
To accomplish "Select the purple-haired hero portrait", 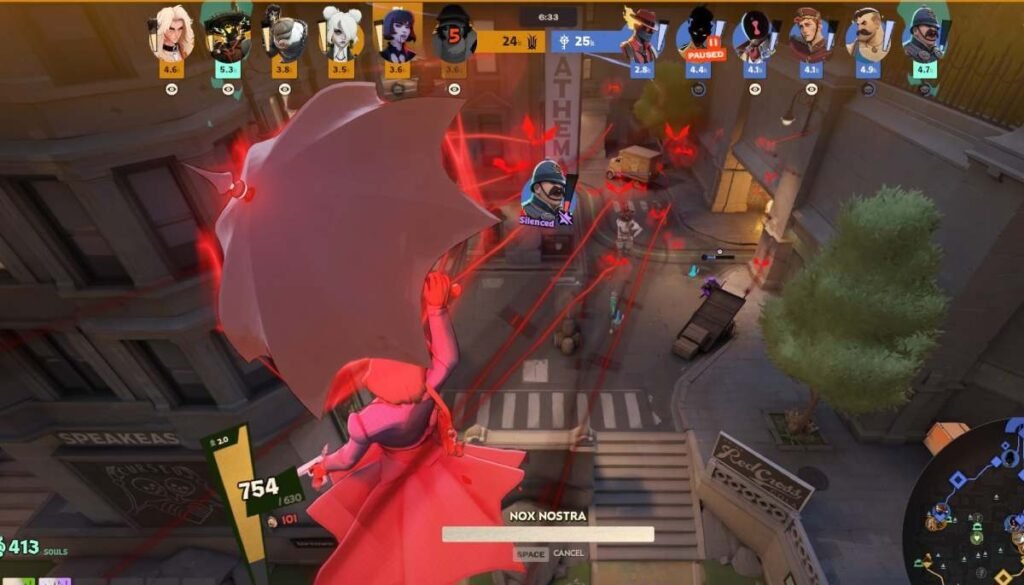I will [397, 35].
